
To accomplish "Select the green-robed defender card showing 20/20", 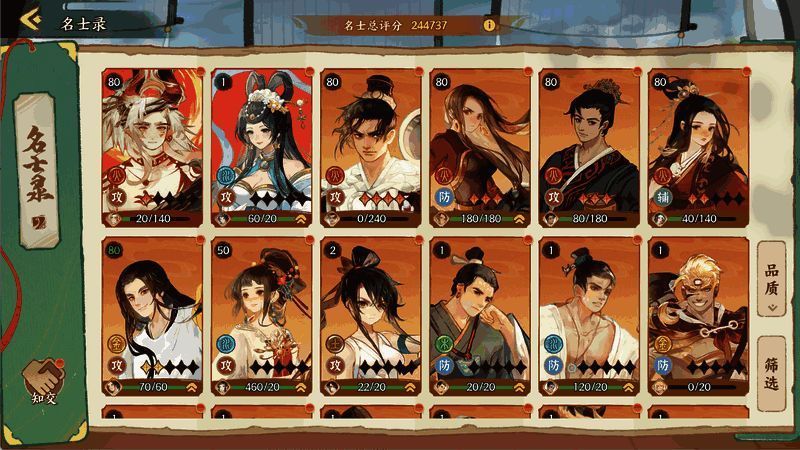I will click(x=479, y=314).
